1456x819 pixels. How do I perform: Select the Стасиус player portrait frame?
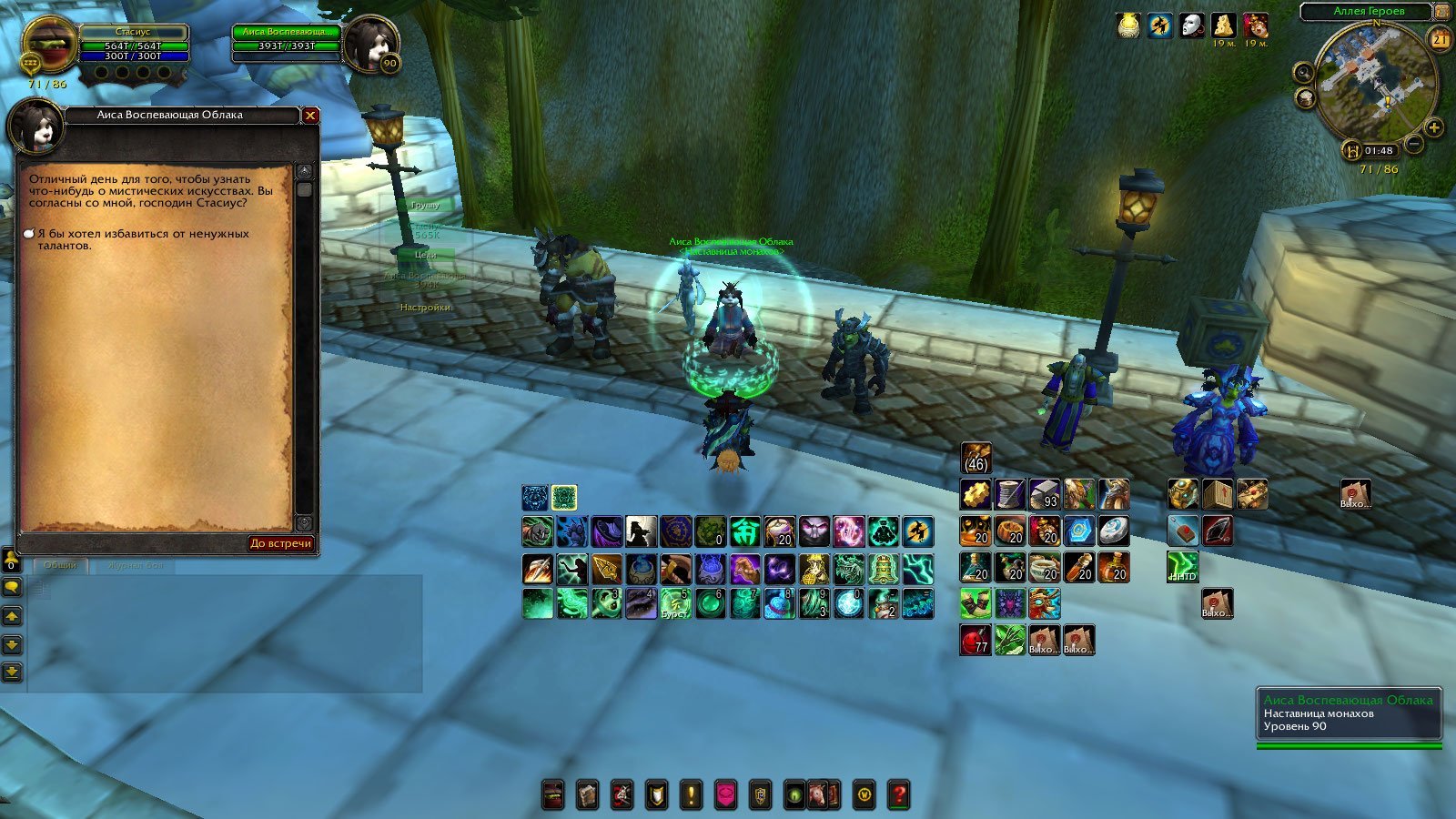[50, 47]
